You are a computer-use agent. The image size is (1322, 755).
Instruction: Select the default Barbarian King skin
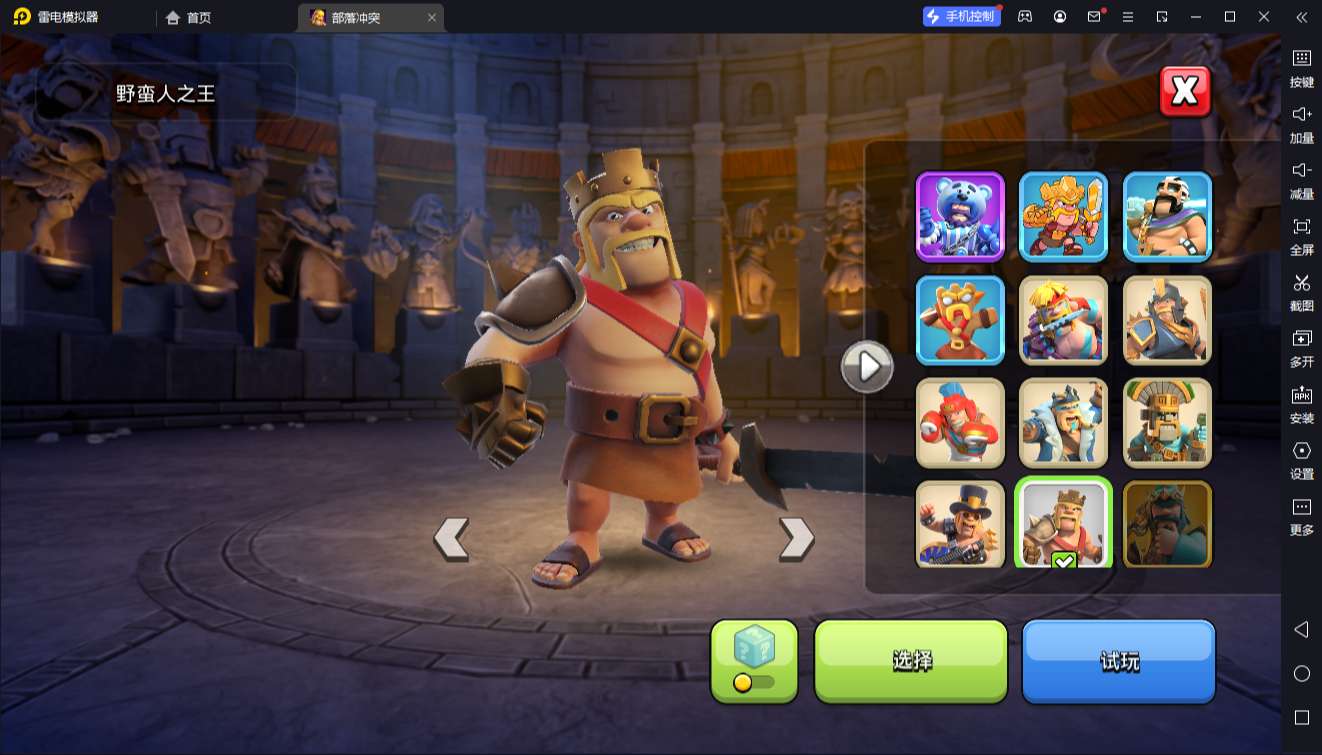(x=1063, y=524)
